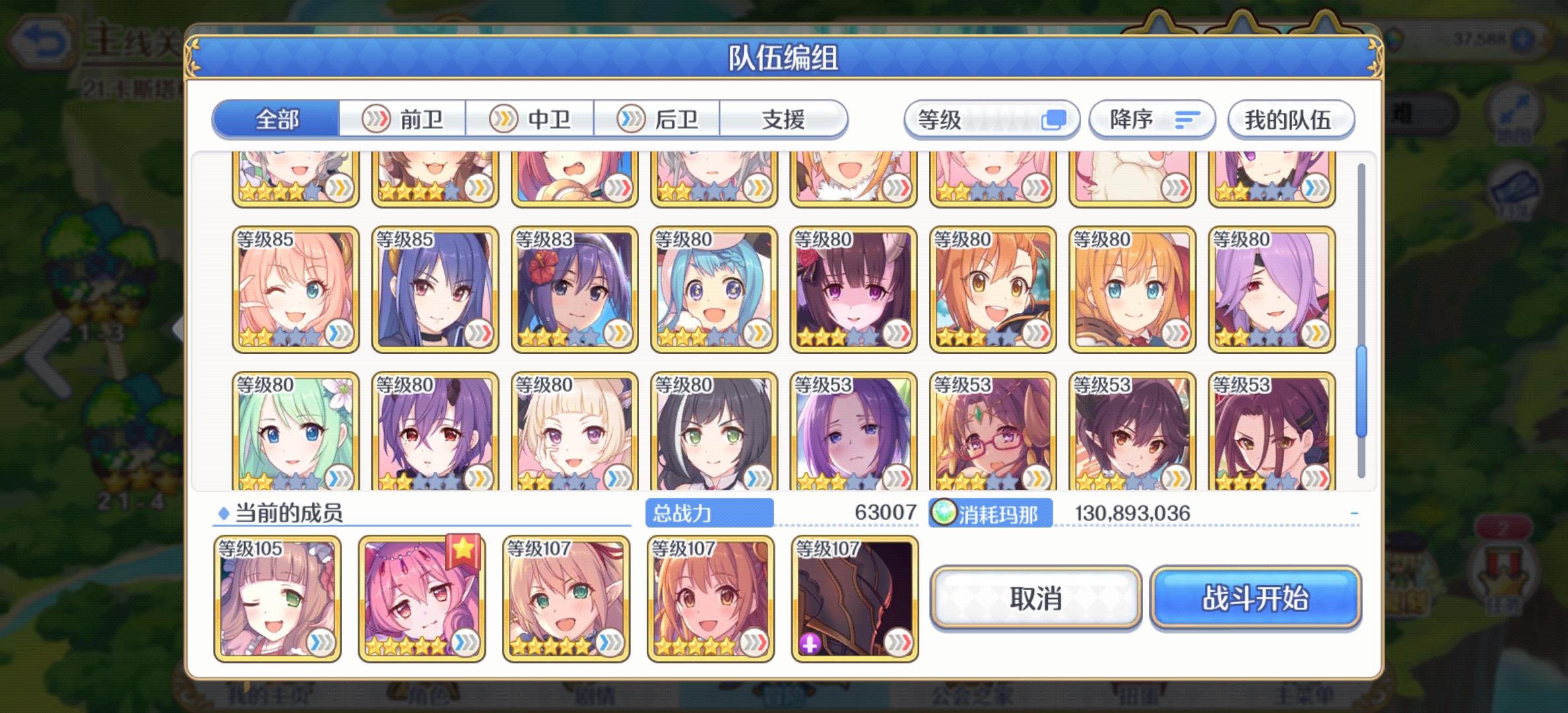Open details for the level 53 red-glasses character
Viewport: 1568px width, 713px height.
pyautogui.click(x=991, y=432)
